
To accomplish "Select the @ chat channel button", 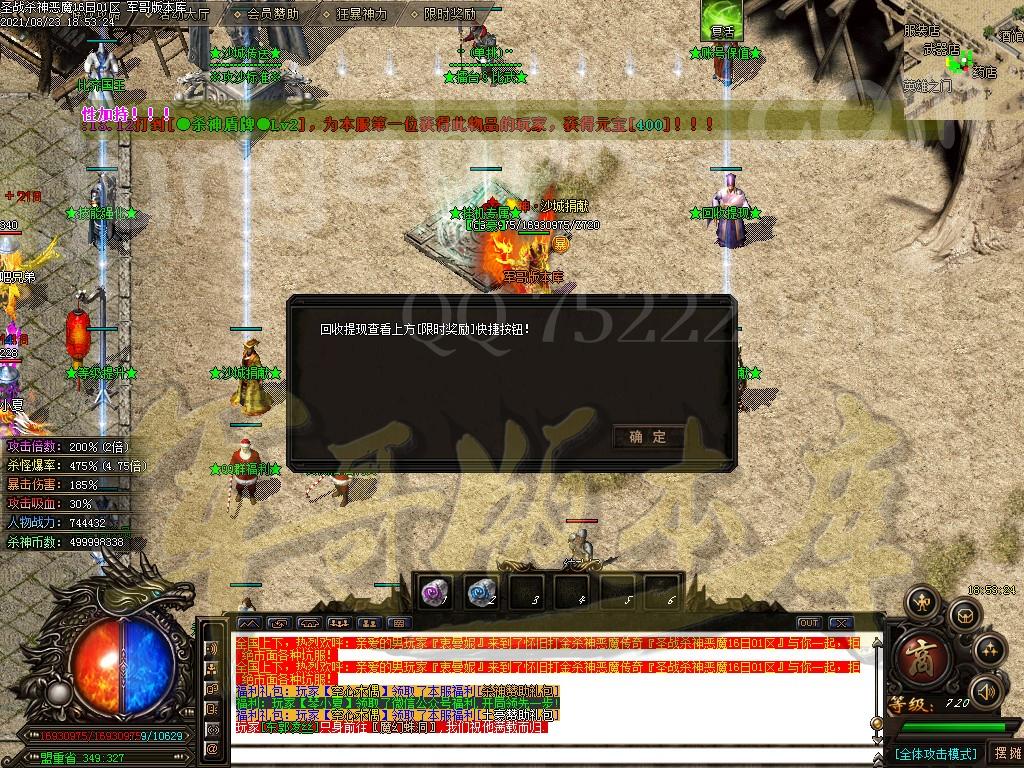I will [212, 748].
